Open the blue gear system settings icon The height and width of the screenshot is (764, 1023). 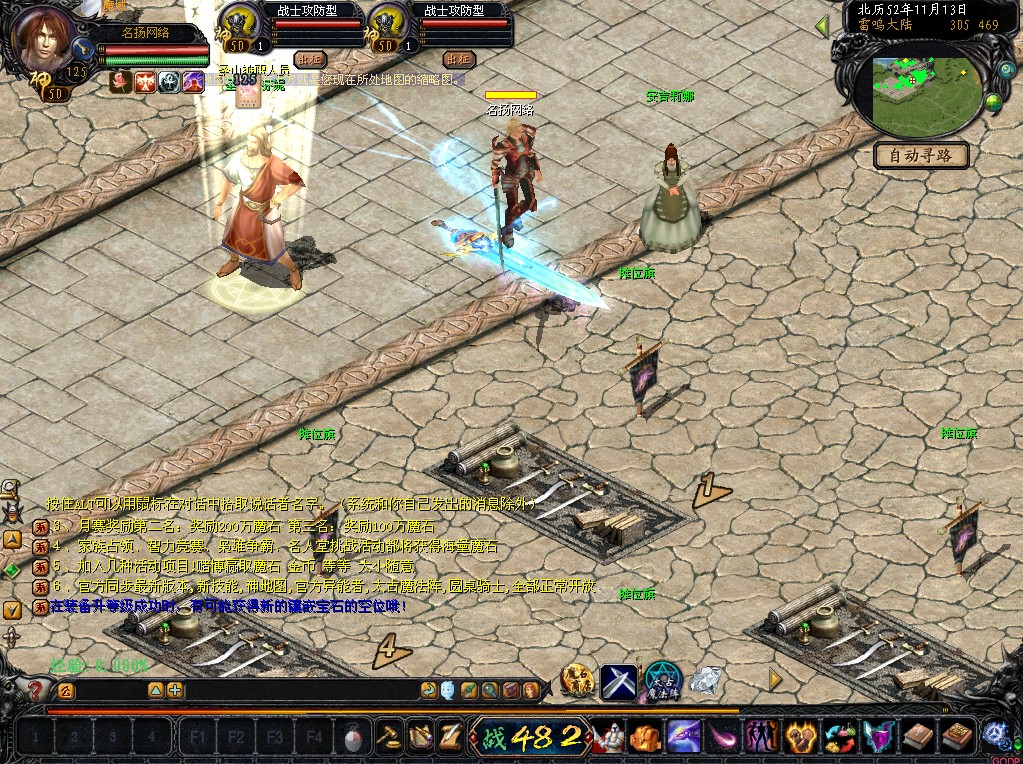click(995, 736)
